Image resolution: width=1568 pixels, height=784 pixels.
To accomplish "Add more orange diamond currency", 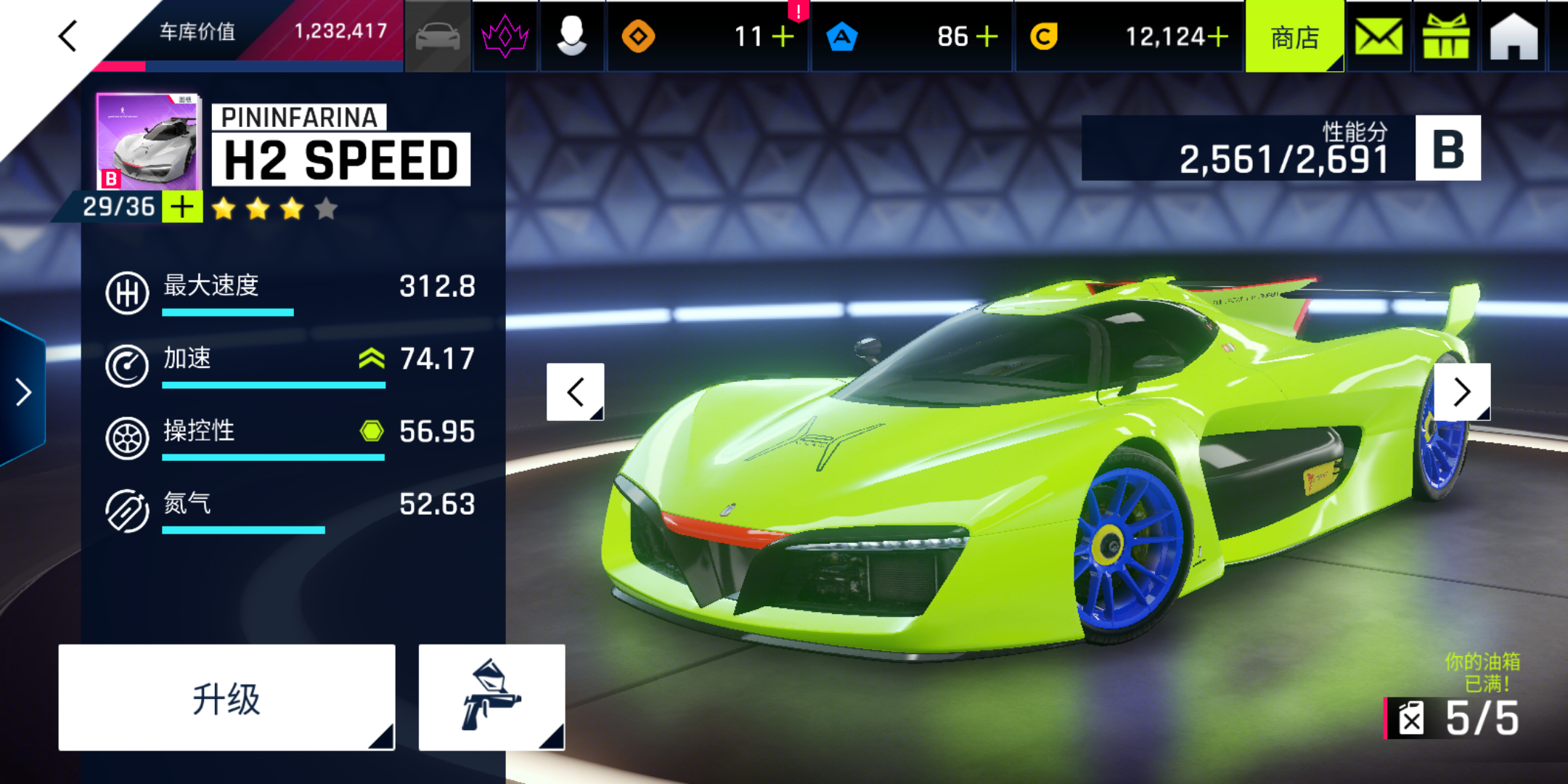I will coord(783,36).
